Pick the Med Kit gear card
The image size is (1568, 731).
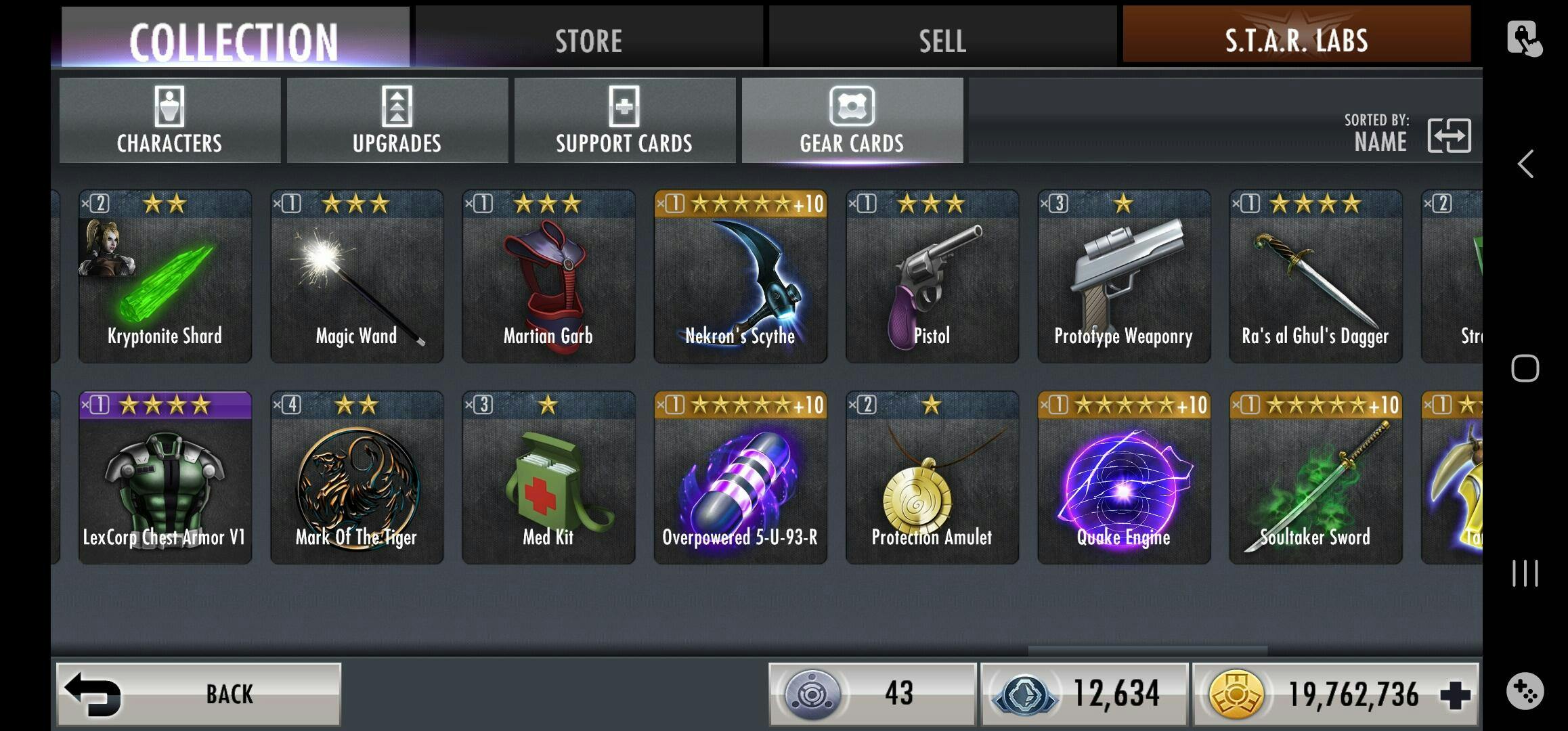pos(548,478)
